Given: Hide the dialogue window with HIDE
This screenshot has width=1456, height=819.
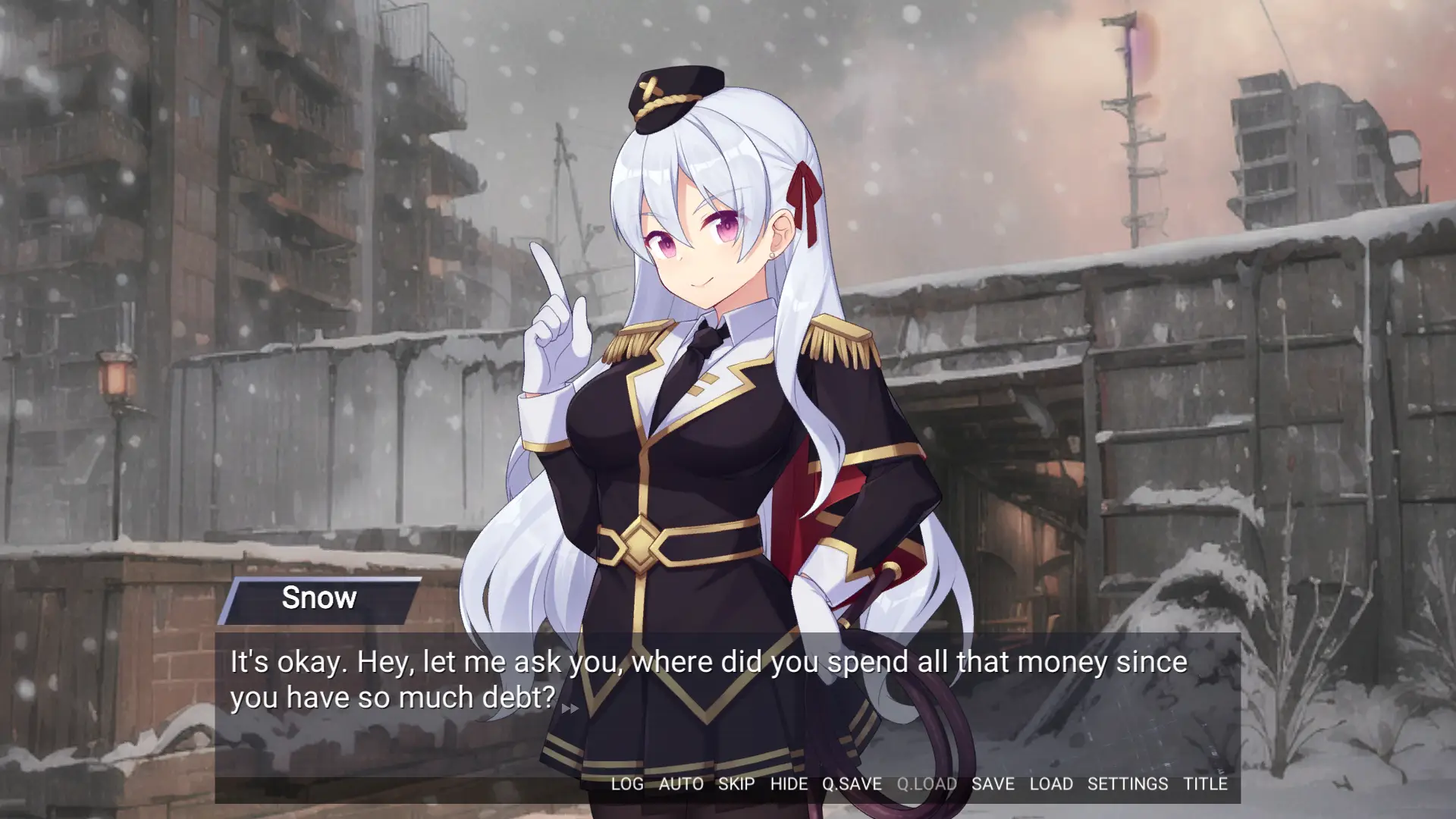Looking at the screenshot, I should [789, 785].
